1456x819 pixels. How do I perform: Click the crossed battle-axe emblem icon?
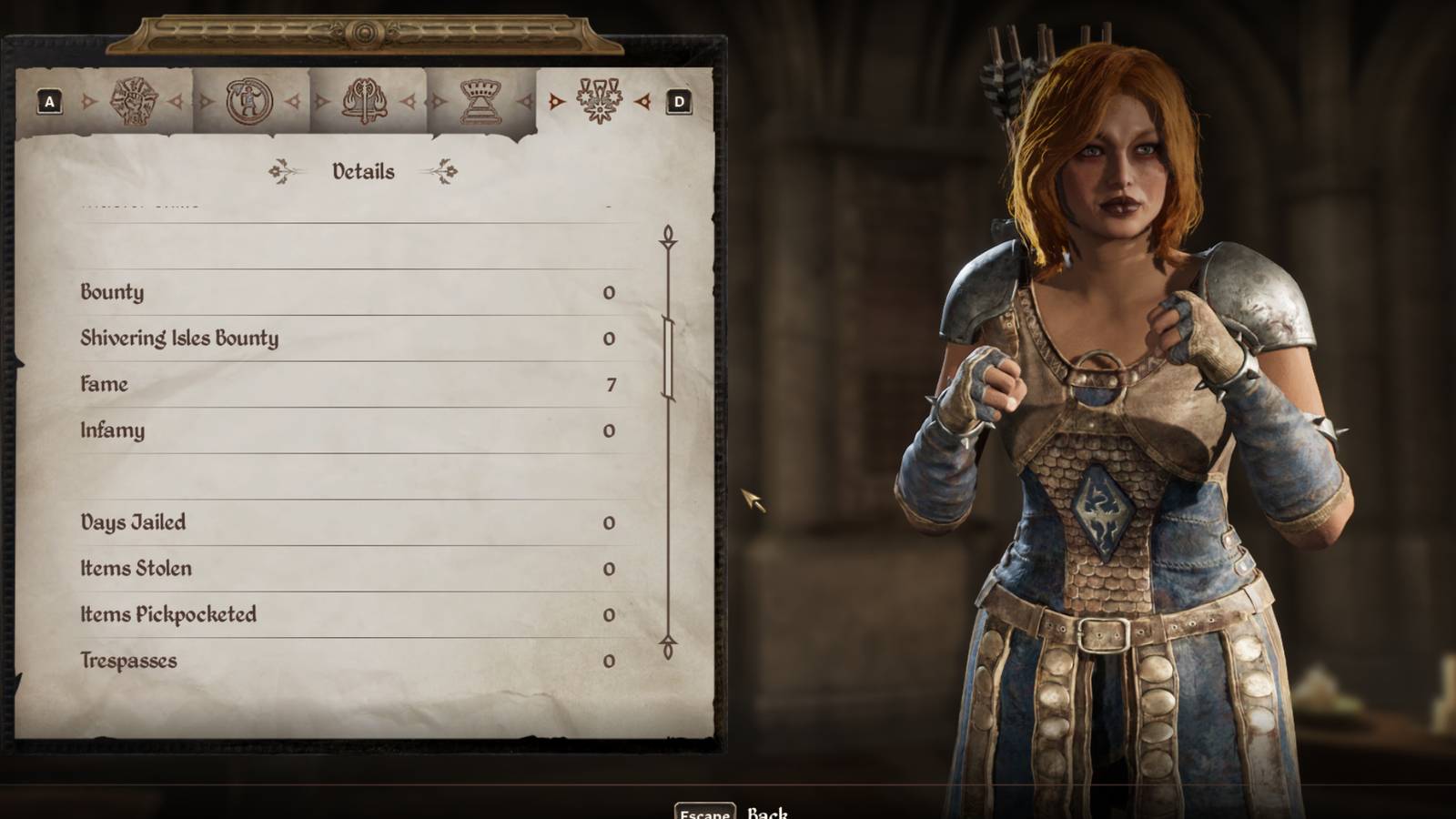(364, 102)
